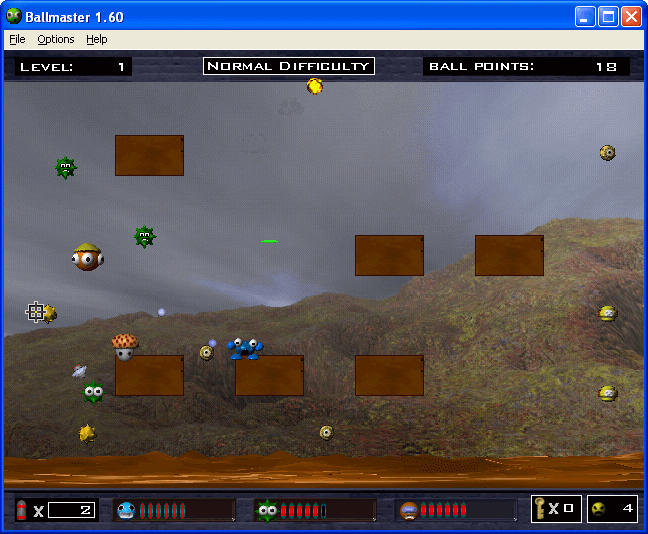Select the orange helmeted ball character portrait
648x534 pixels.
(408, 511)
